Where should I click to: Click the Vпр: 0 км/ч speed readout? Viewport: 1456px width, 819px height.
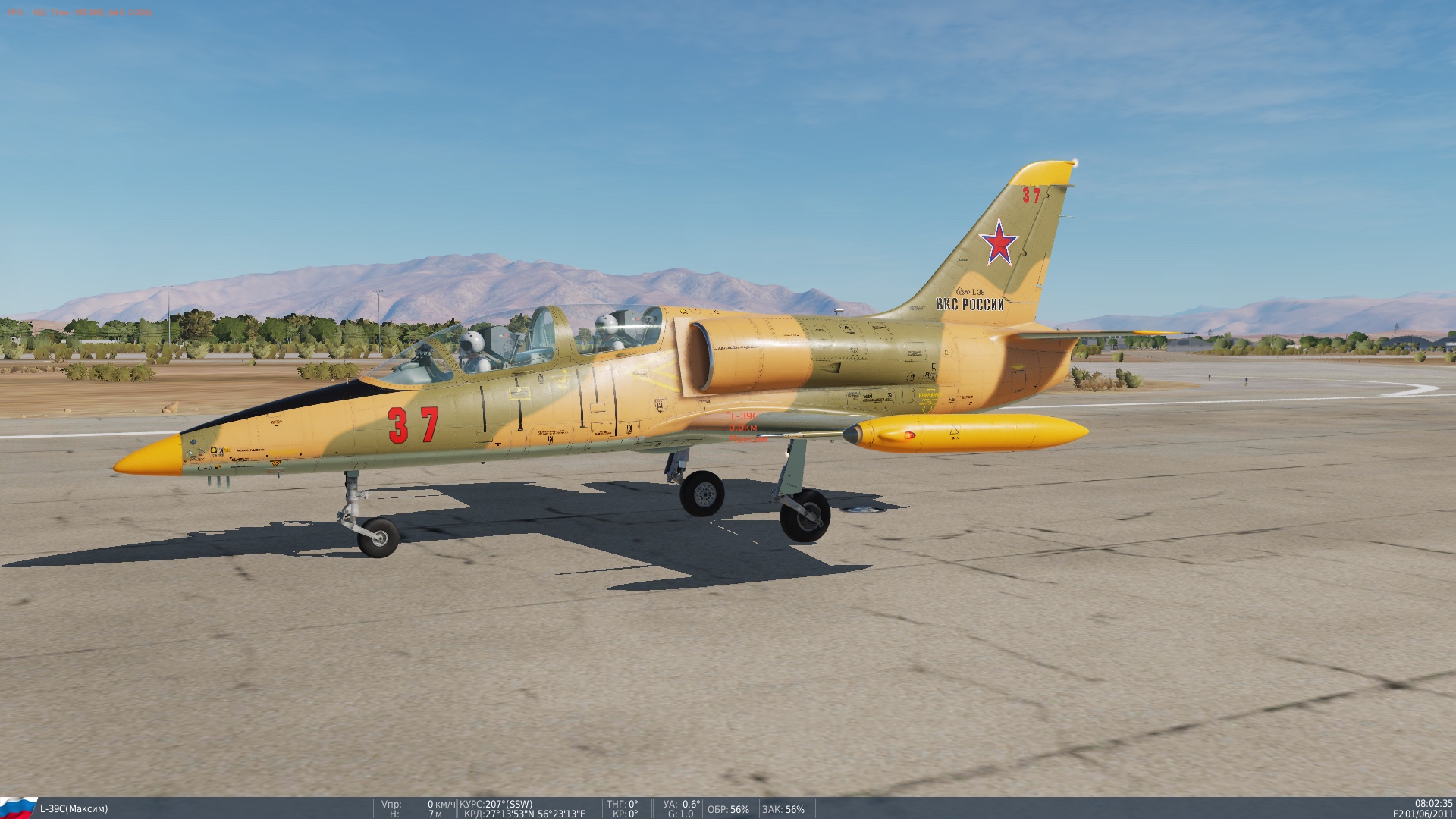[417, 803]
